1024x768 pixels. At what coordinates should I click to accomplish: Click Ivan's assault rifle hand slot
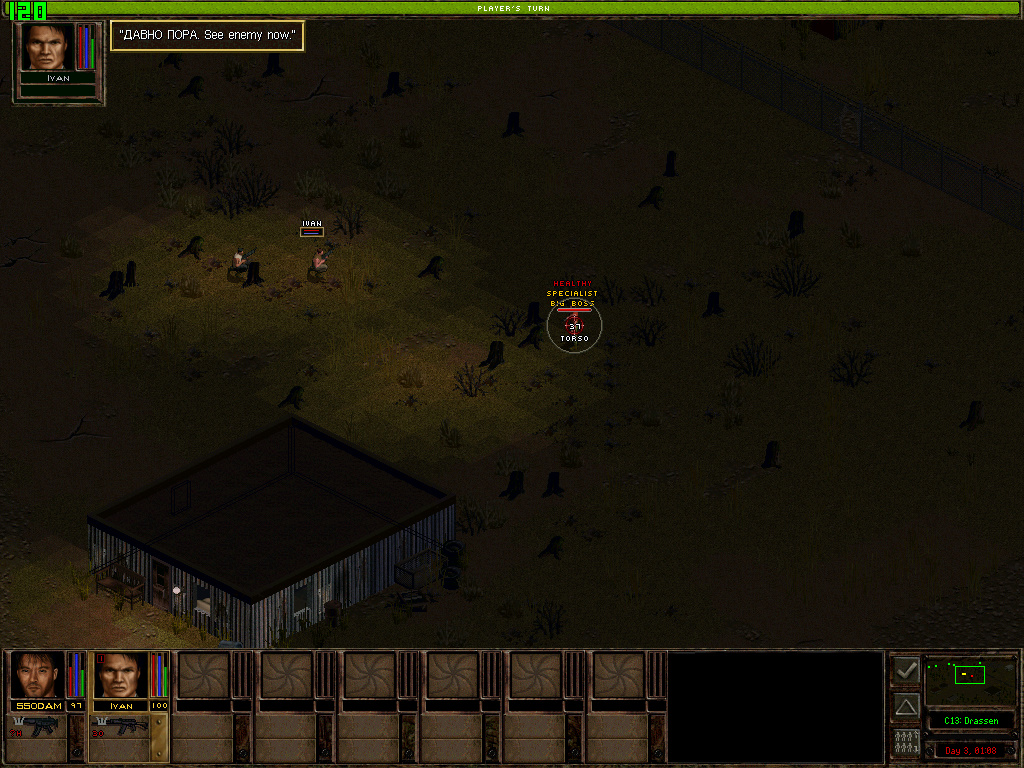(x=120, y=727)
